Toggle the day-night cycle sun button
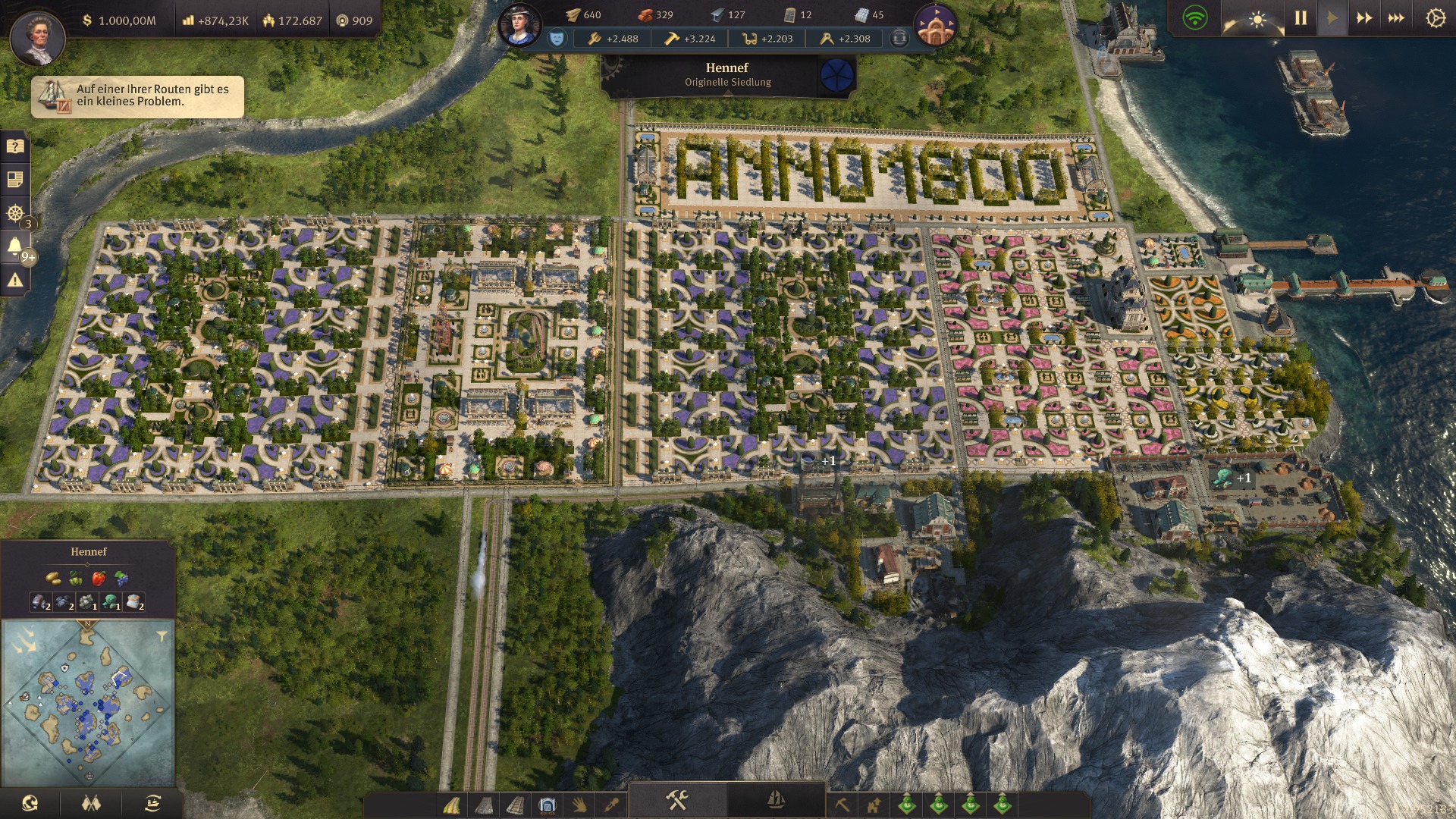The height and width of the screenshot is (819, 1456). pyautogui.click(x=1257, y=18)
